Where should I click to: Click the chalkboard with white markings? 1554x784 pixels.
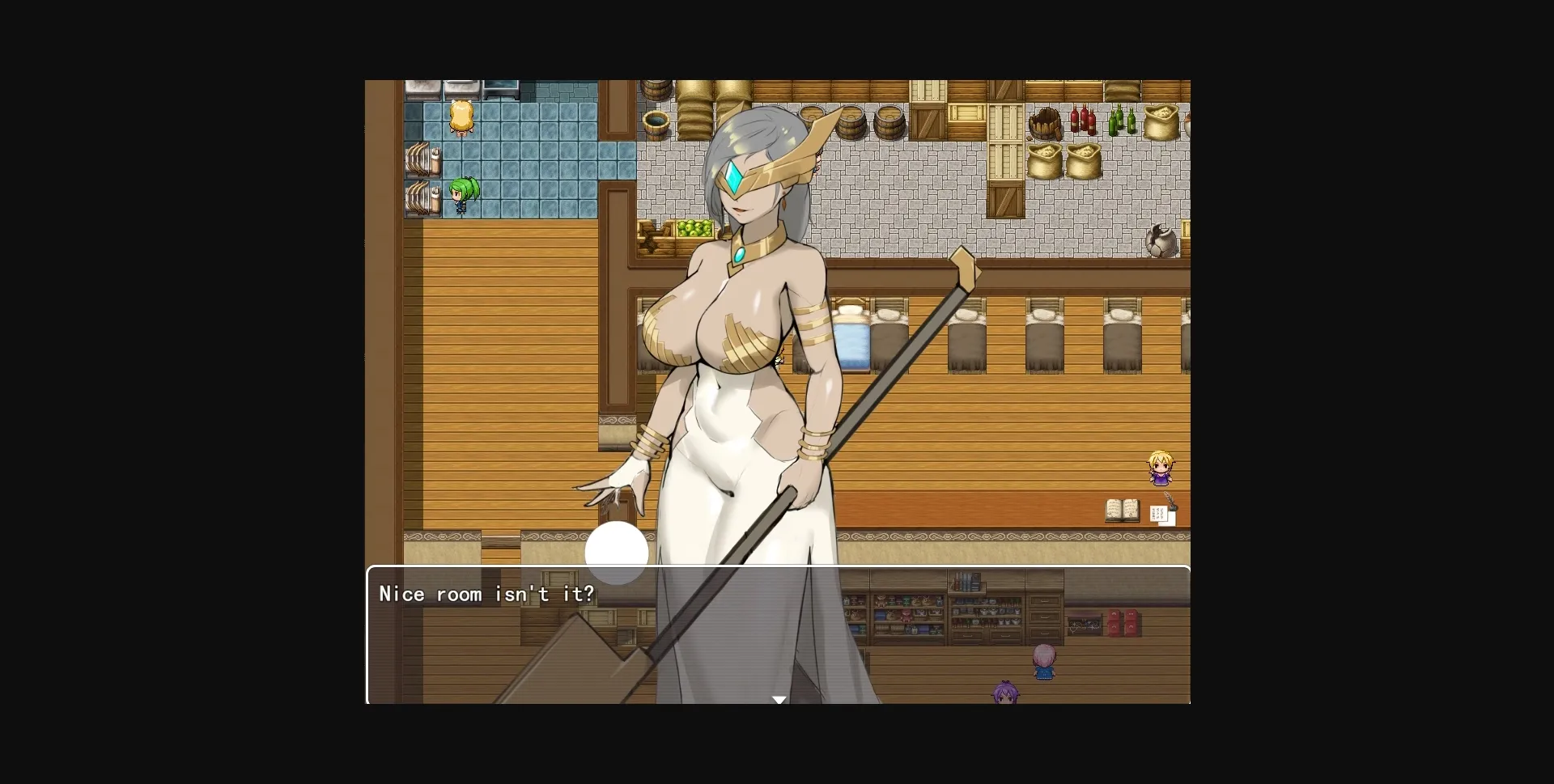[x=1085, y=625]
